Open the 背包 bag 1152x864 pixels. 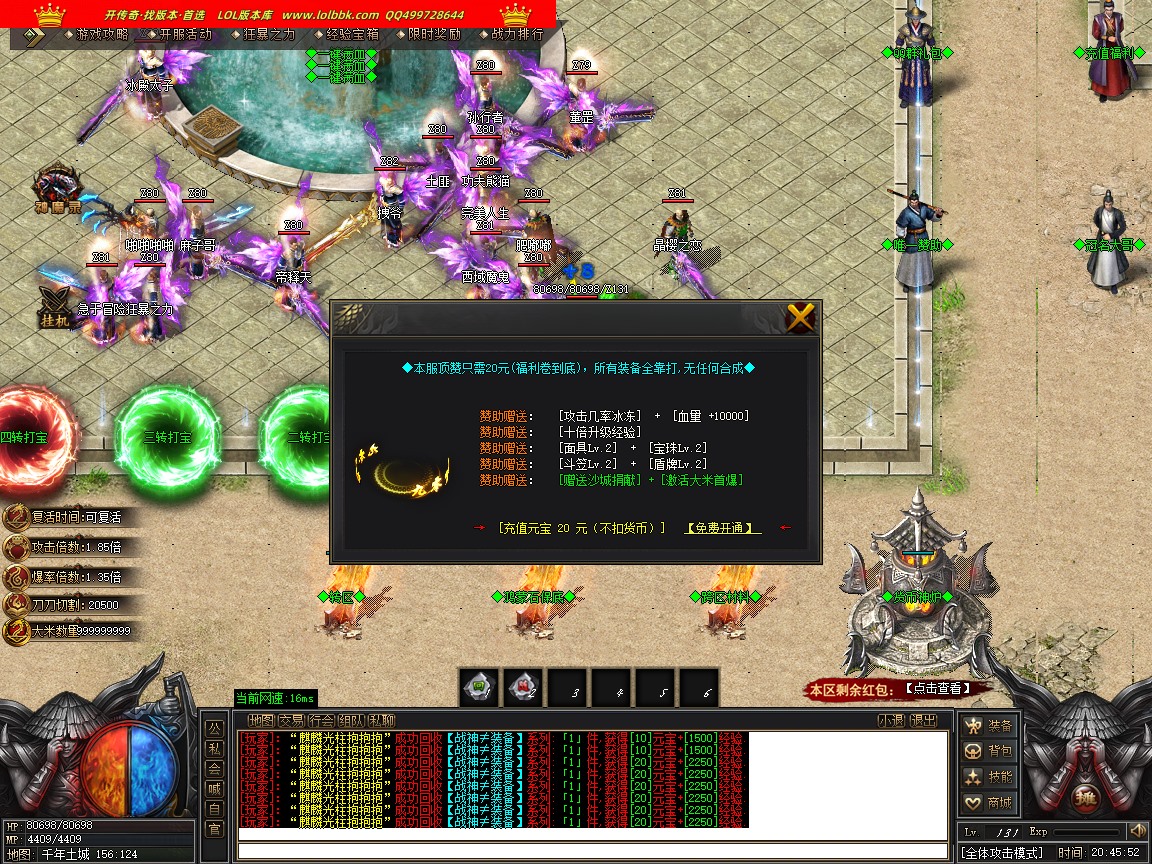pos(988,751)
